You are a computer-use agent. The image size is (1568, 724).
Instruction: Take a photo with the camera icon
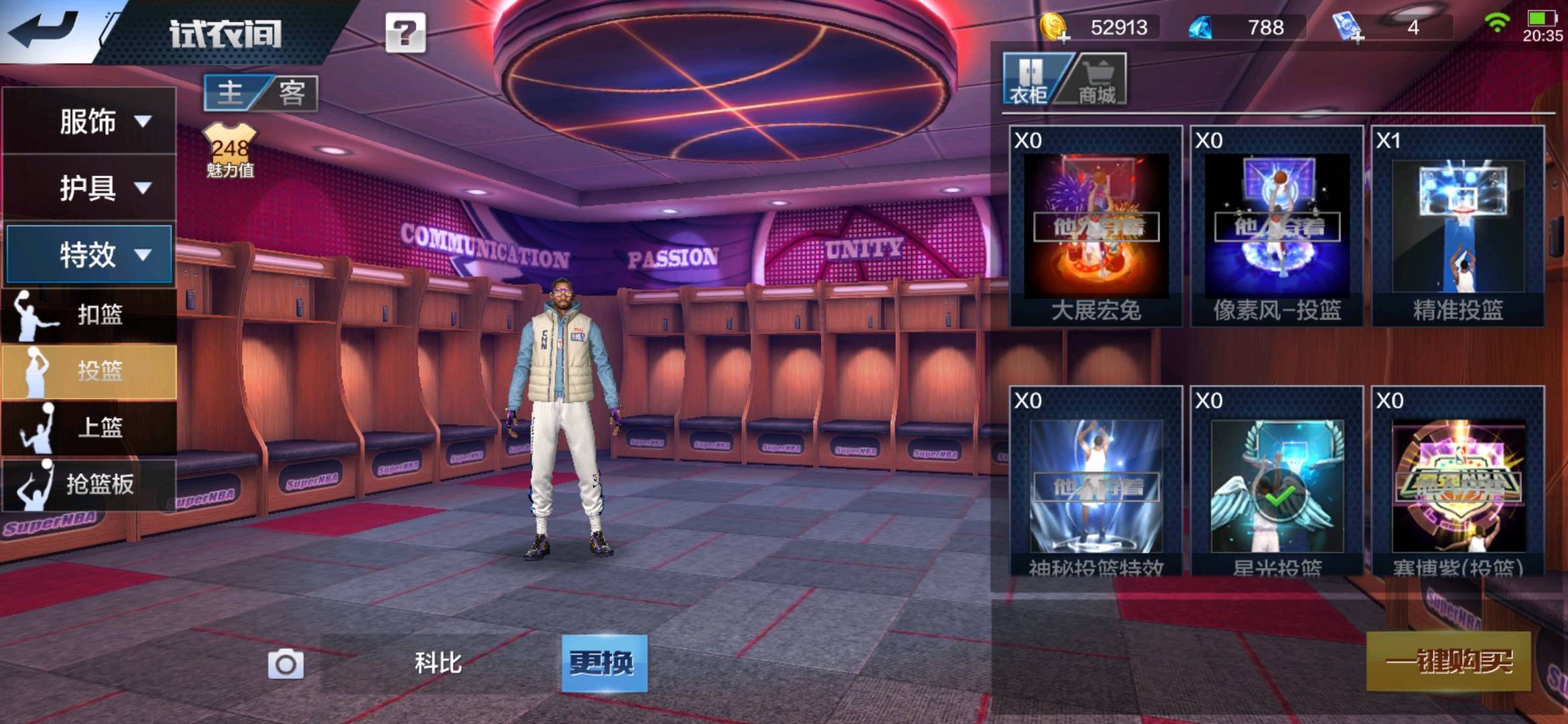click(286, 664)
